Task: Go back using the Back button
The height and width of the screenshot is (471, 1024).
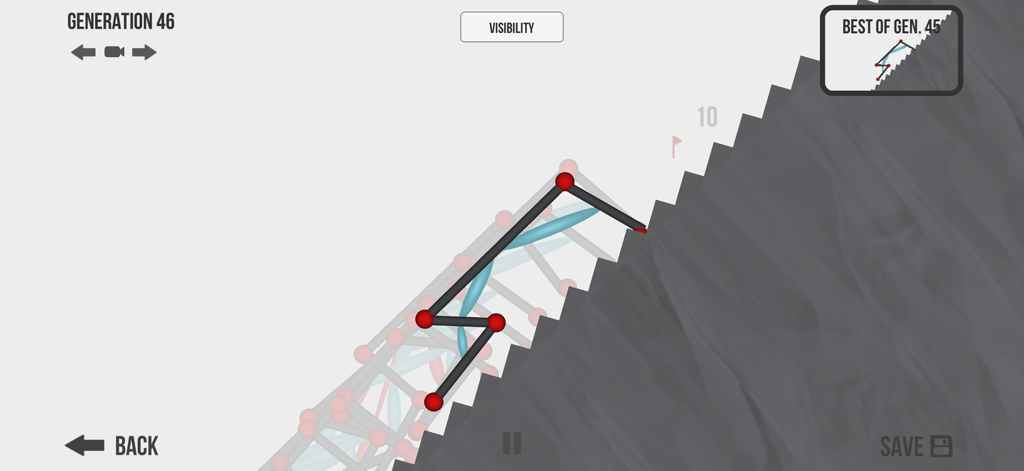Action: tap(111, 445)
